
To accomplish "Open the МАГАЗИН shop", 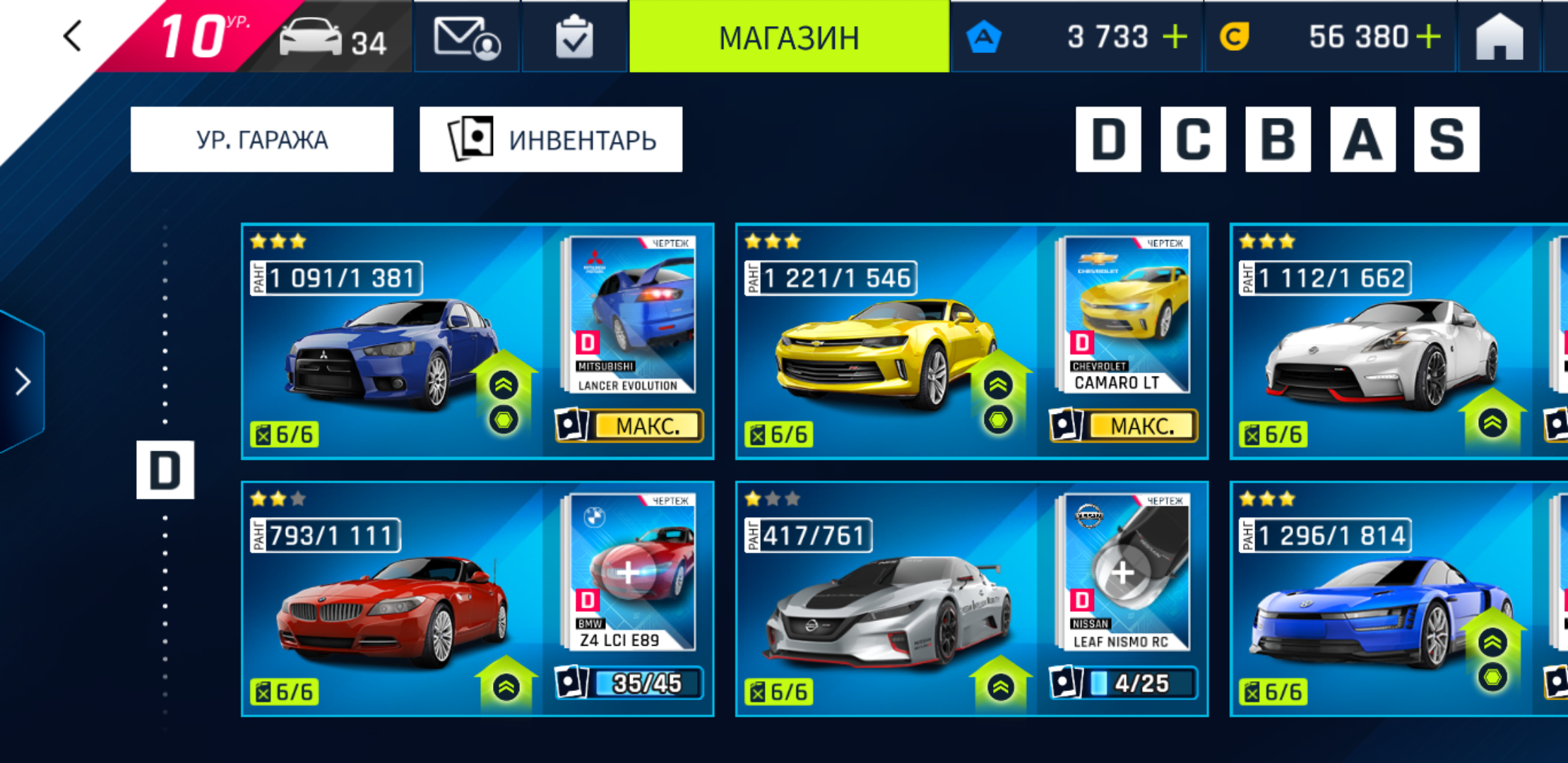I will coord(789,37).
